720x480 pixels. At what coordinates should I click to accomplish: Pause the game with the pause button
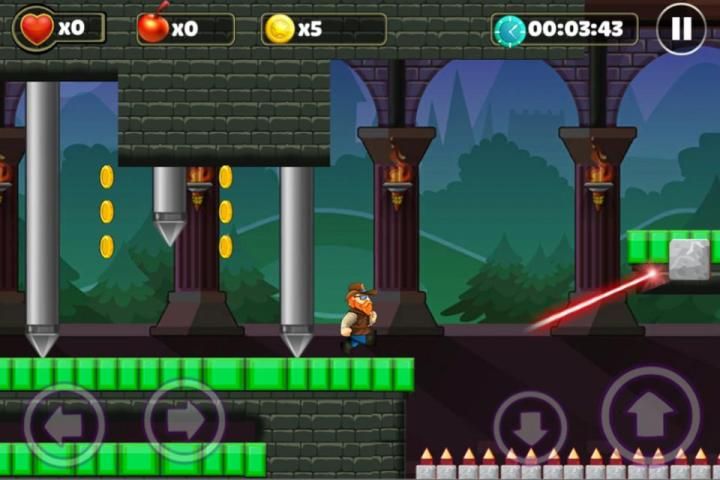[x=681, y=29]
